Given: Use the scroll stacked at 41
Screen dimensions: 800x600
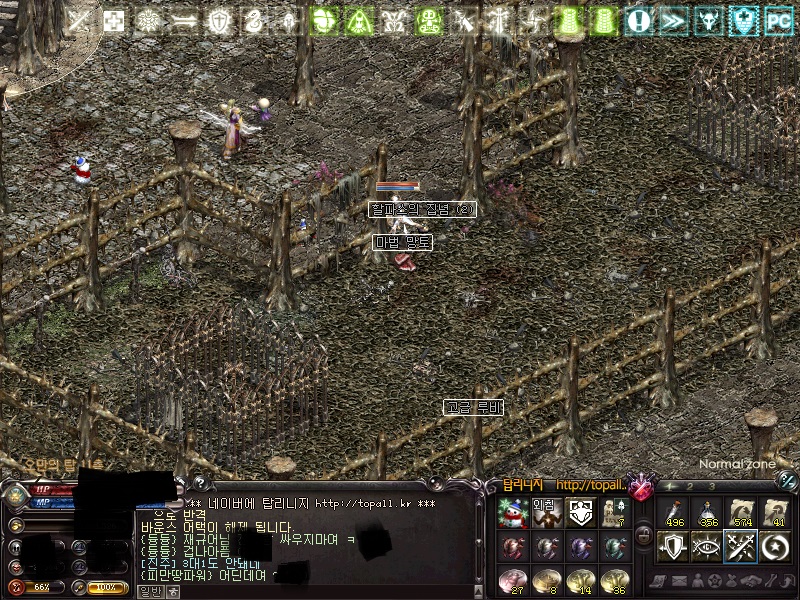Looking at the screenshot, I should point(773,513).
